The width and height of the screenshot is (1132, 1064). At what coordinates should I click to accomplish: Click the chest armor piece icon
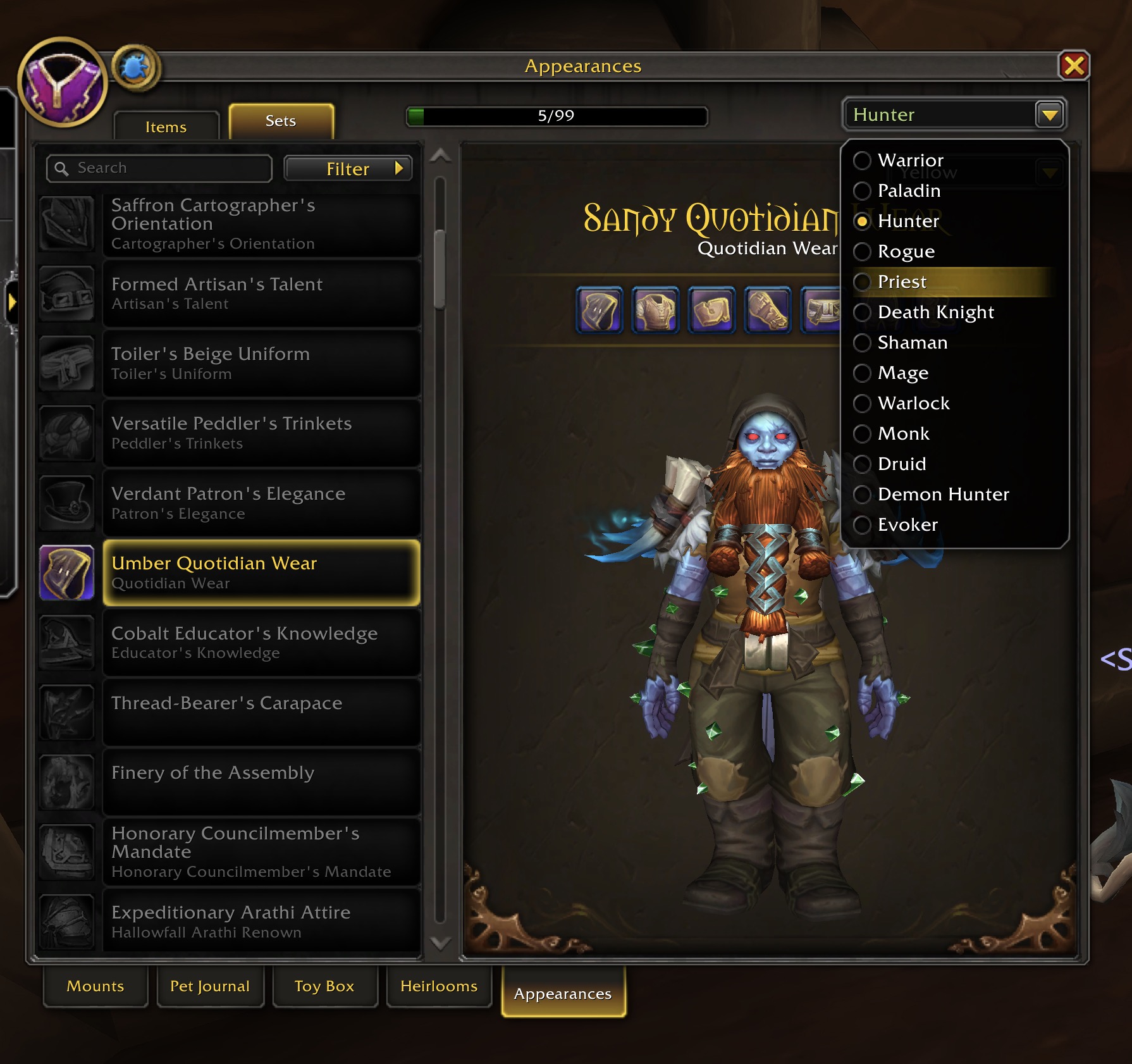coord(656,310)
